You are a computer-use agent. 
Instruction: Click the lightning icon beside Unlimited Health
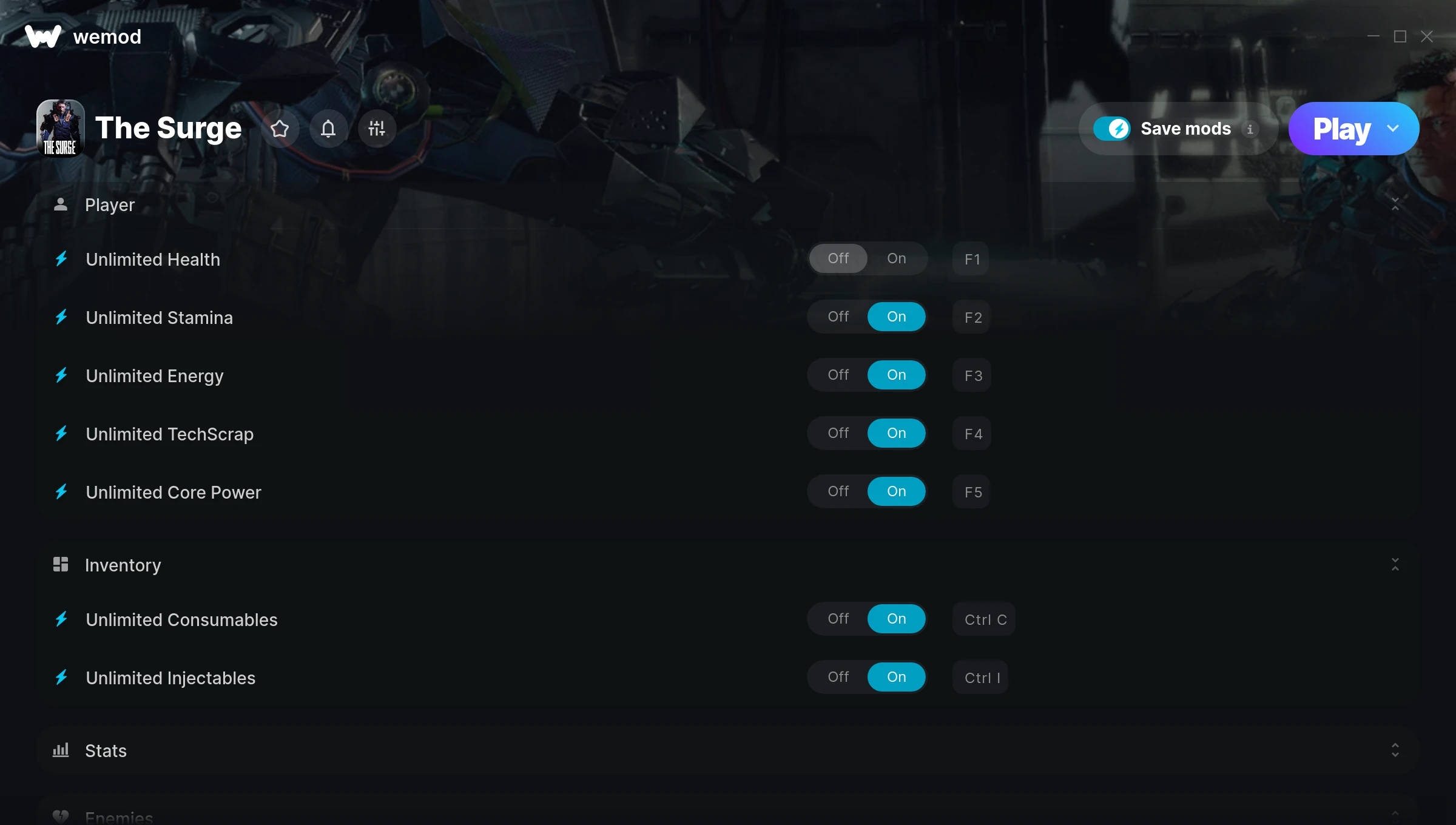[x=61, y=259]
